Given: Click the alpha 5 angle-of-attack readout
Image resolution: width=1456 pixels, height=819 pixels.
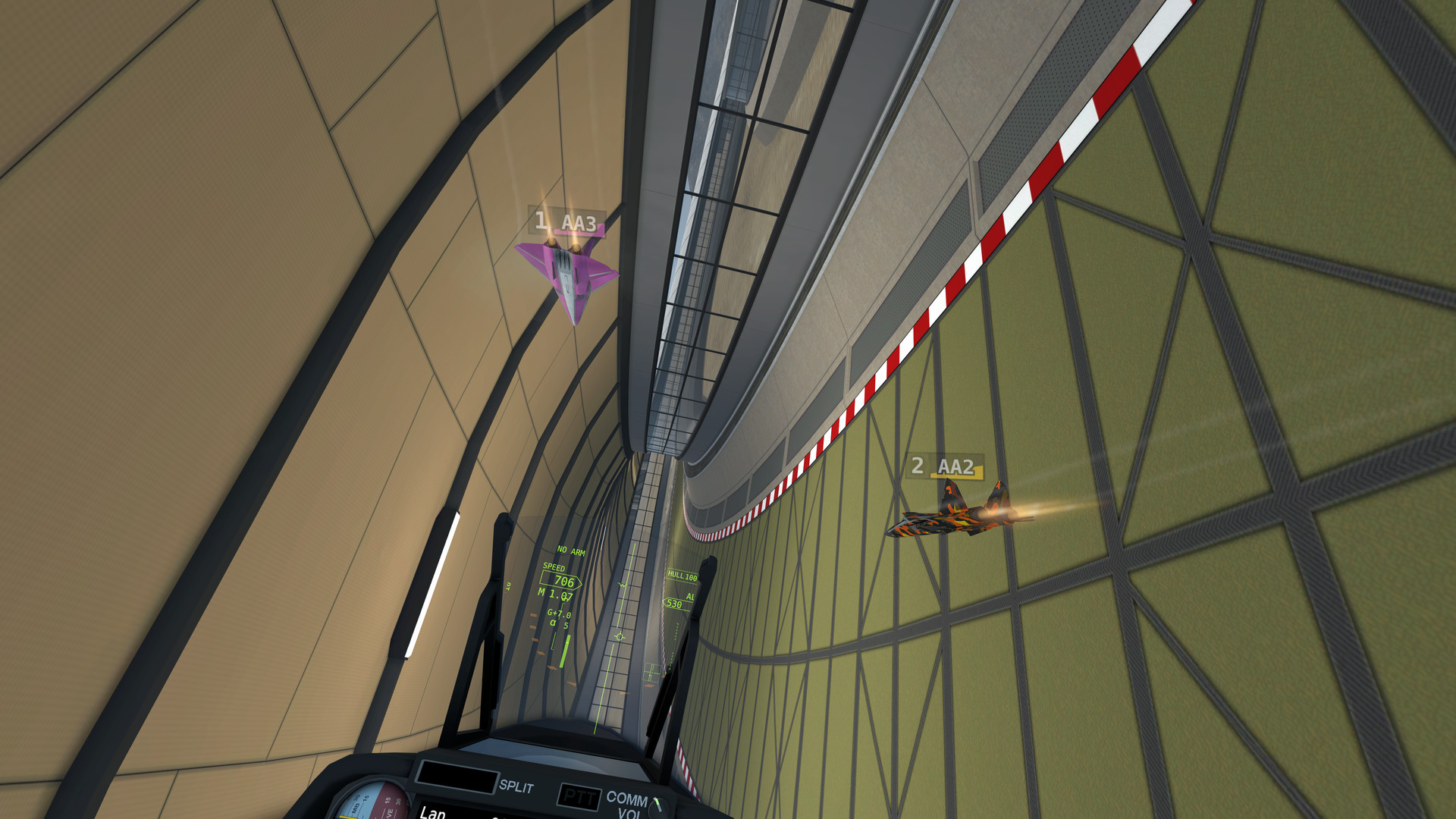Looking at the screenshot, I should [560, 623].
